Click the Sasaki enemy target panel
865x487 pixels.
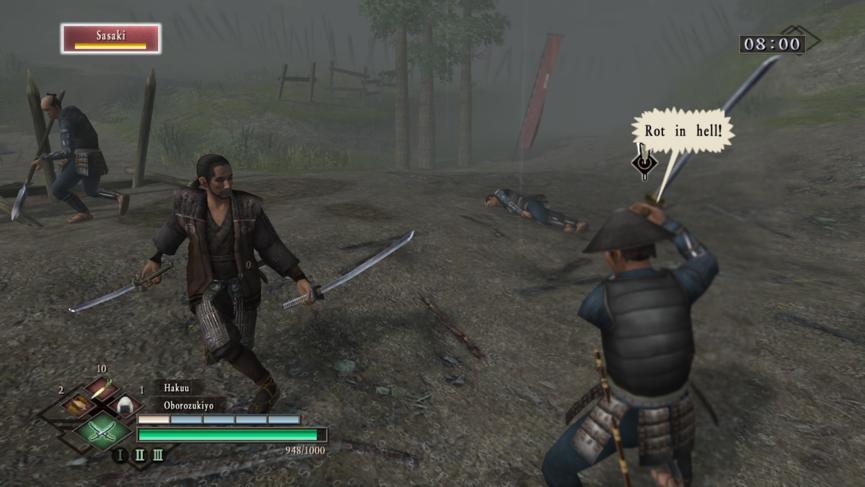click(111, 38)
